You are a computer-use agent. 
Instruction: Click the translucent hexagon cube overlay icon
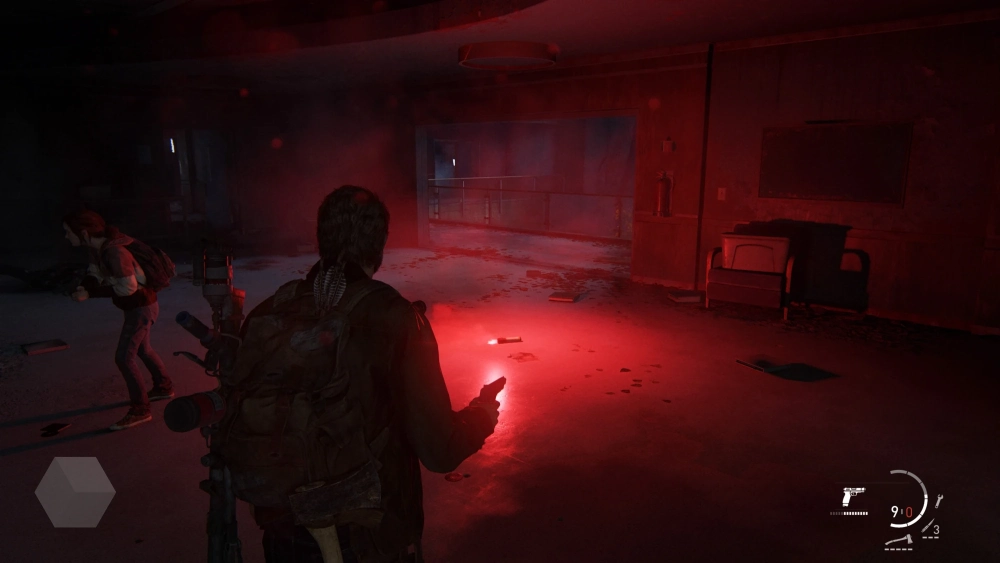tap(75, 492)
